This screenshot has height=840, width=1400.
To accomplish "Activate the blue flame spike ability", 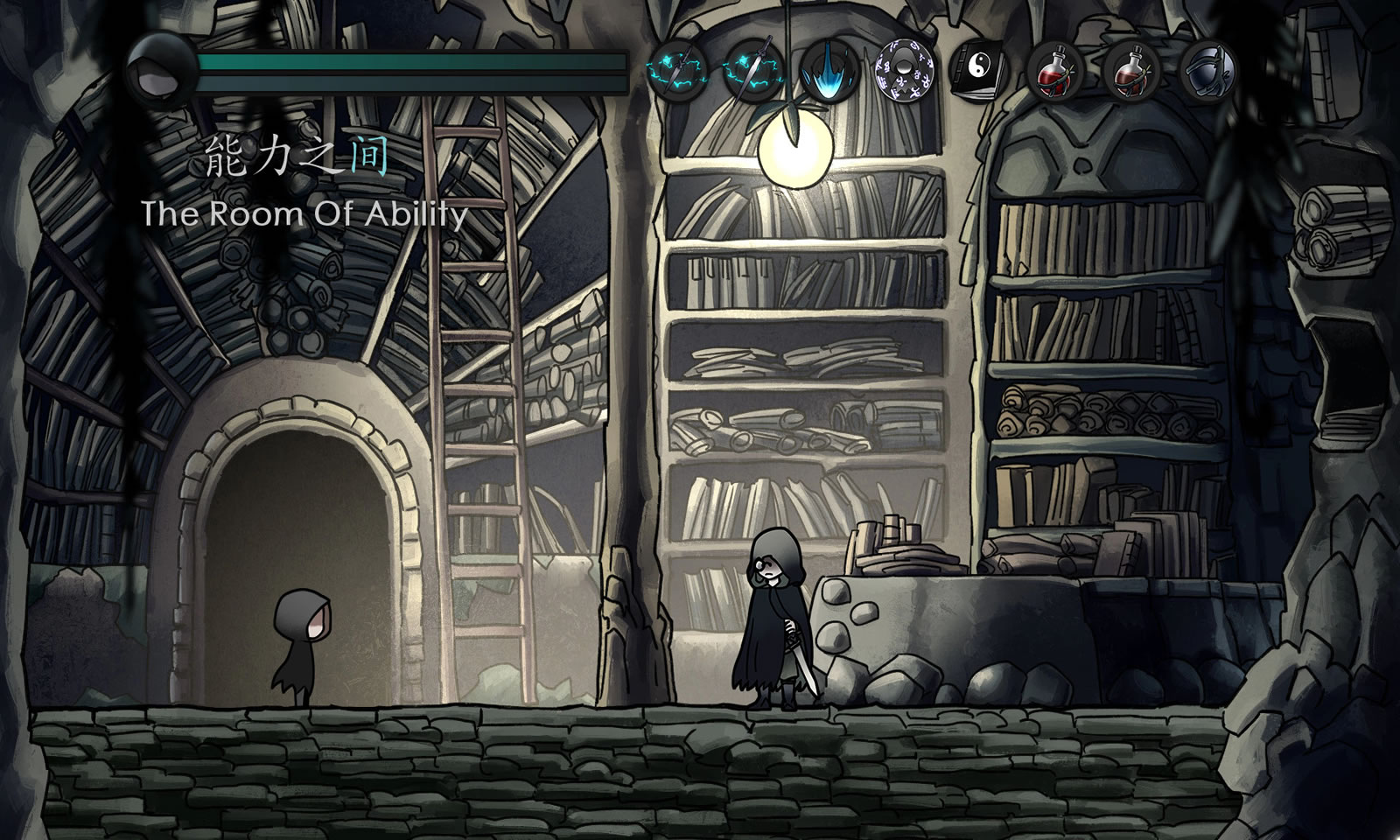I will [828, 69].
